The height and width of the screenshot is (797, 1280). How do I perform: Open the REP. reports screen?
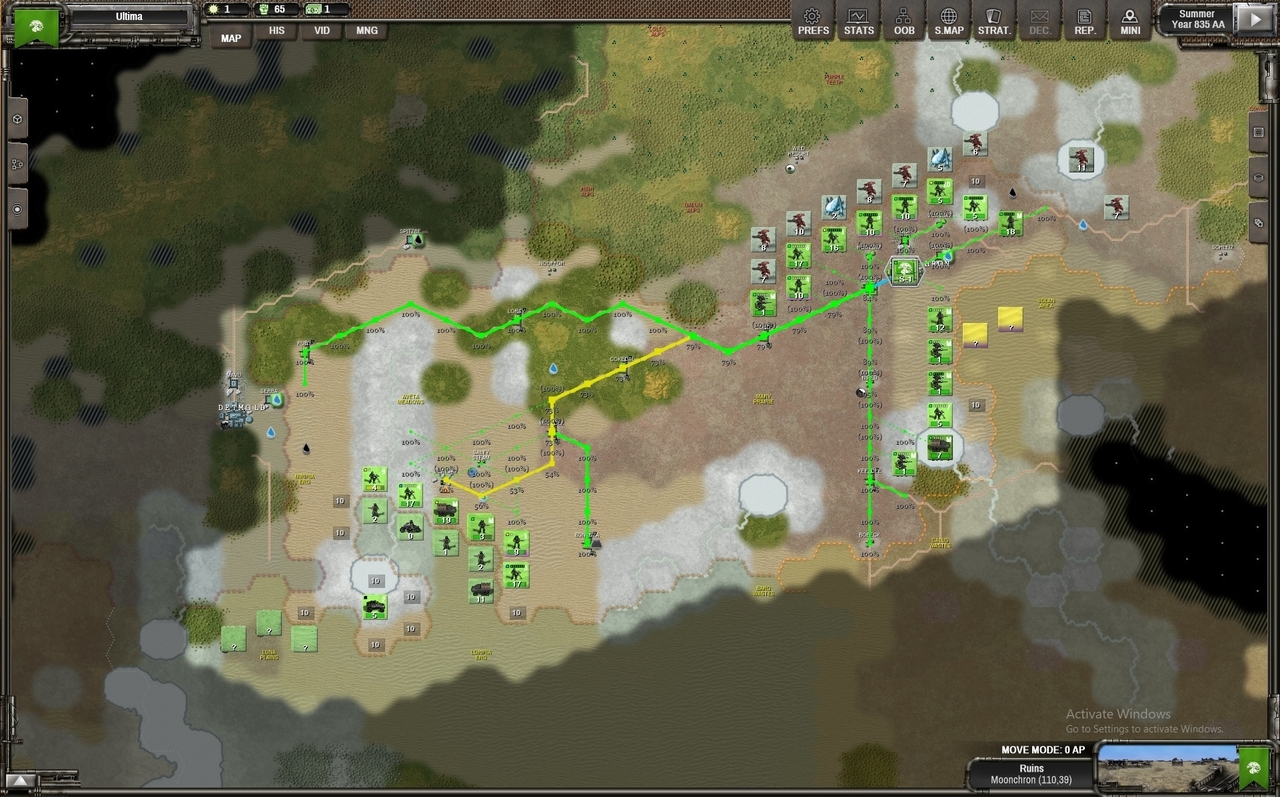1084,20
